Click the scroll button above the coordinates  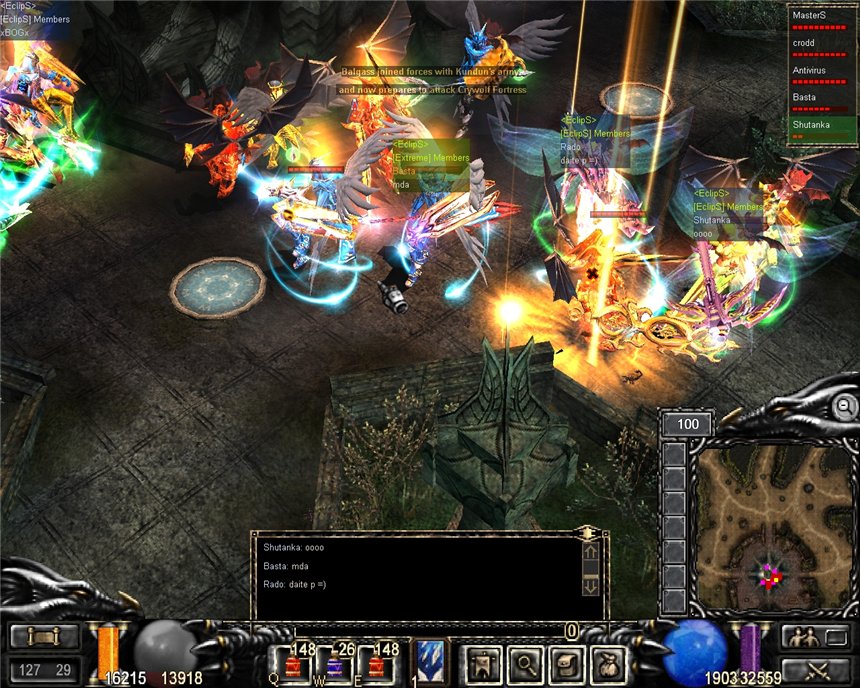coord(44,637)
